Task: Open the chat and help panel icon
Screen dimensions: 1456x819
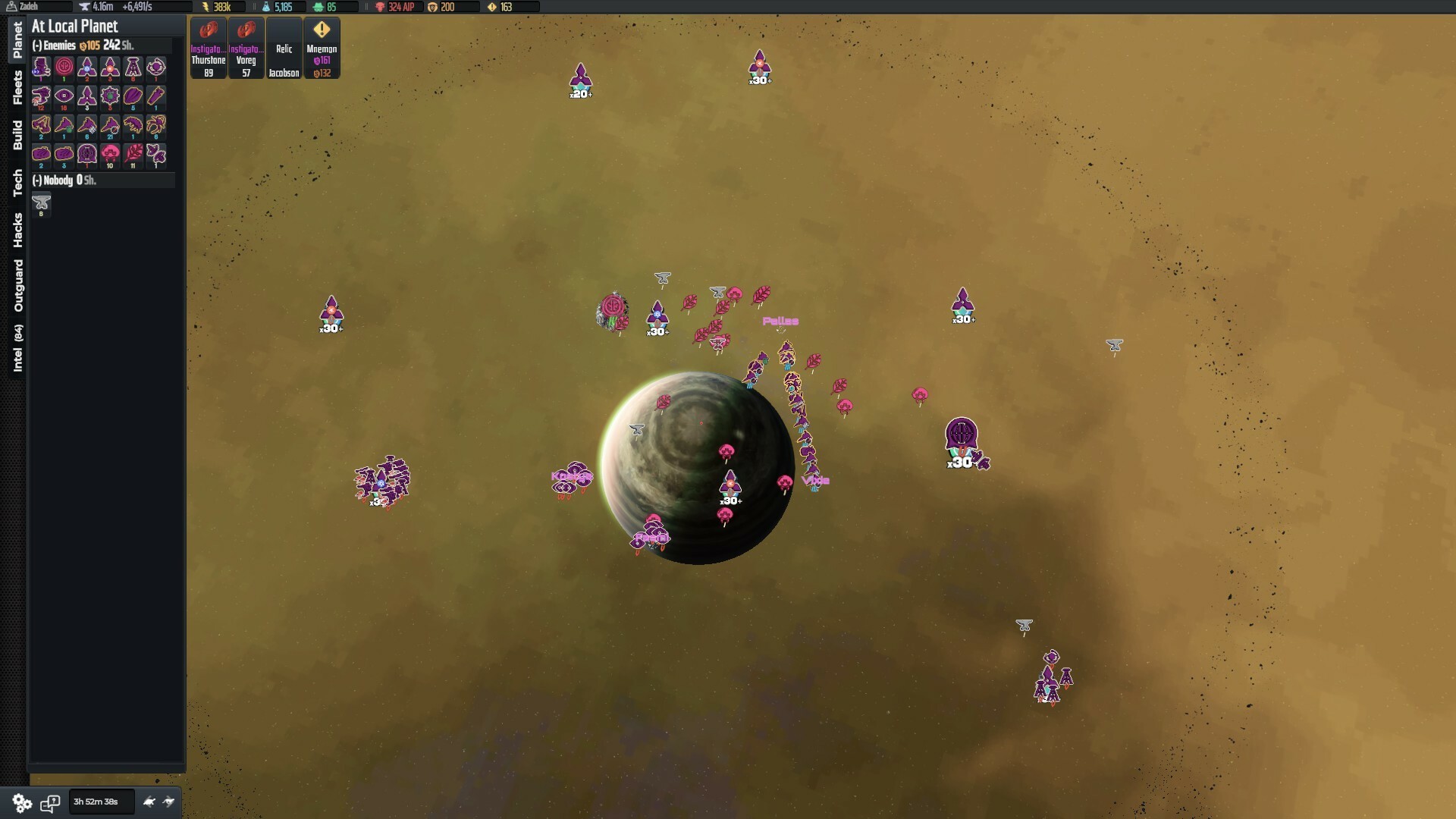Action: click(x=51, y=802)
